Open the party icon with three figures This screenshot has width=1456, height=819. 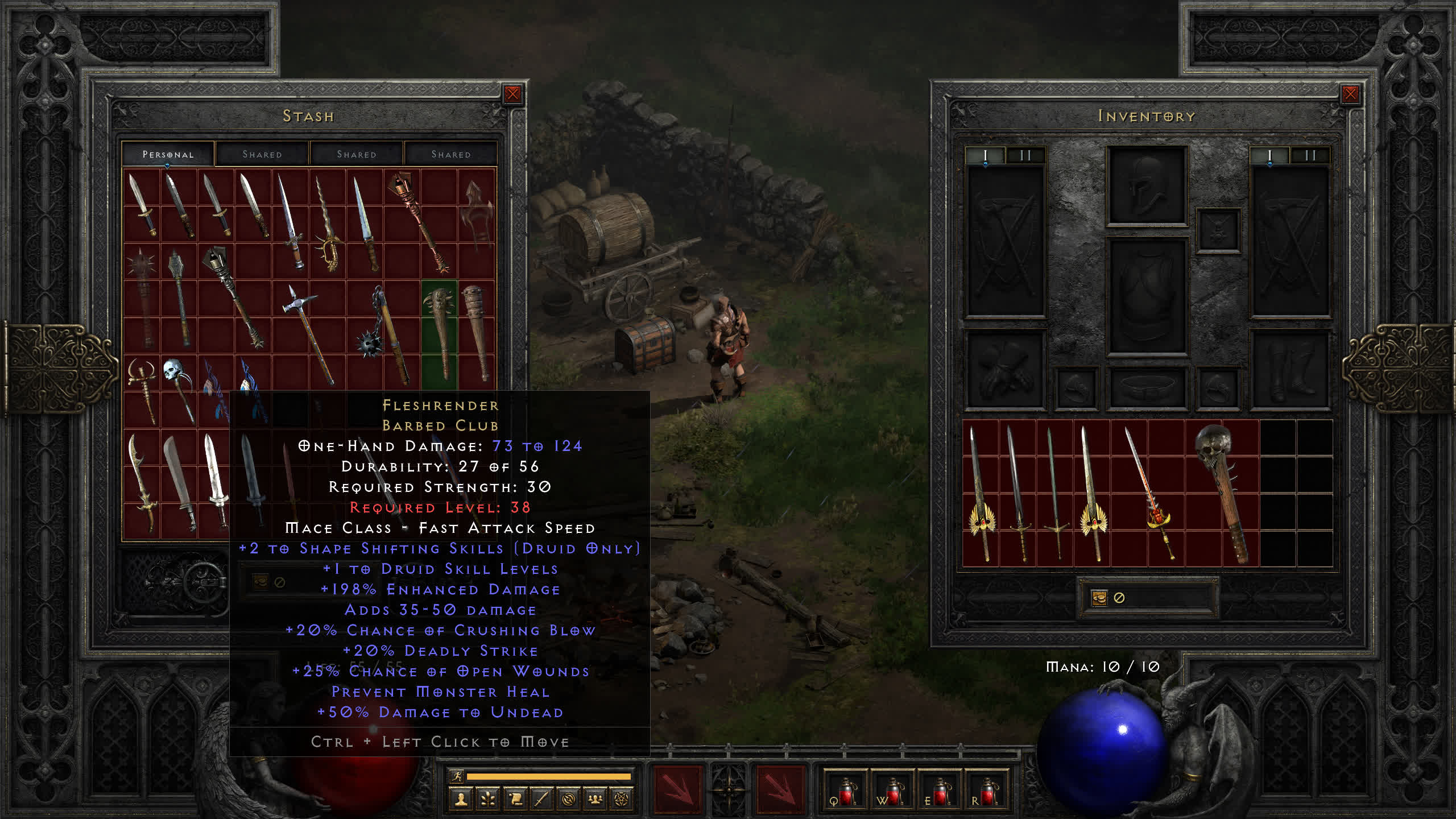pos(595,800)
